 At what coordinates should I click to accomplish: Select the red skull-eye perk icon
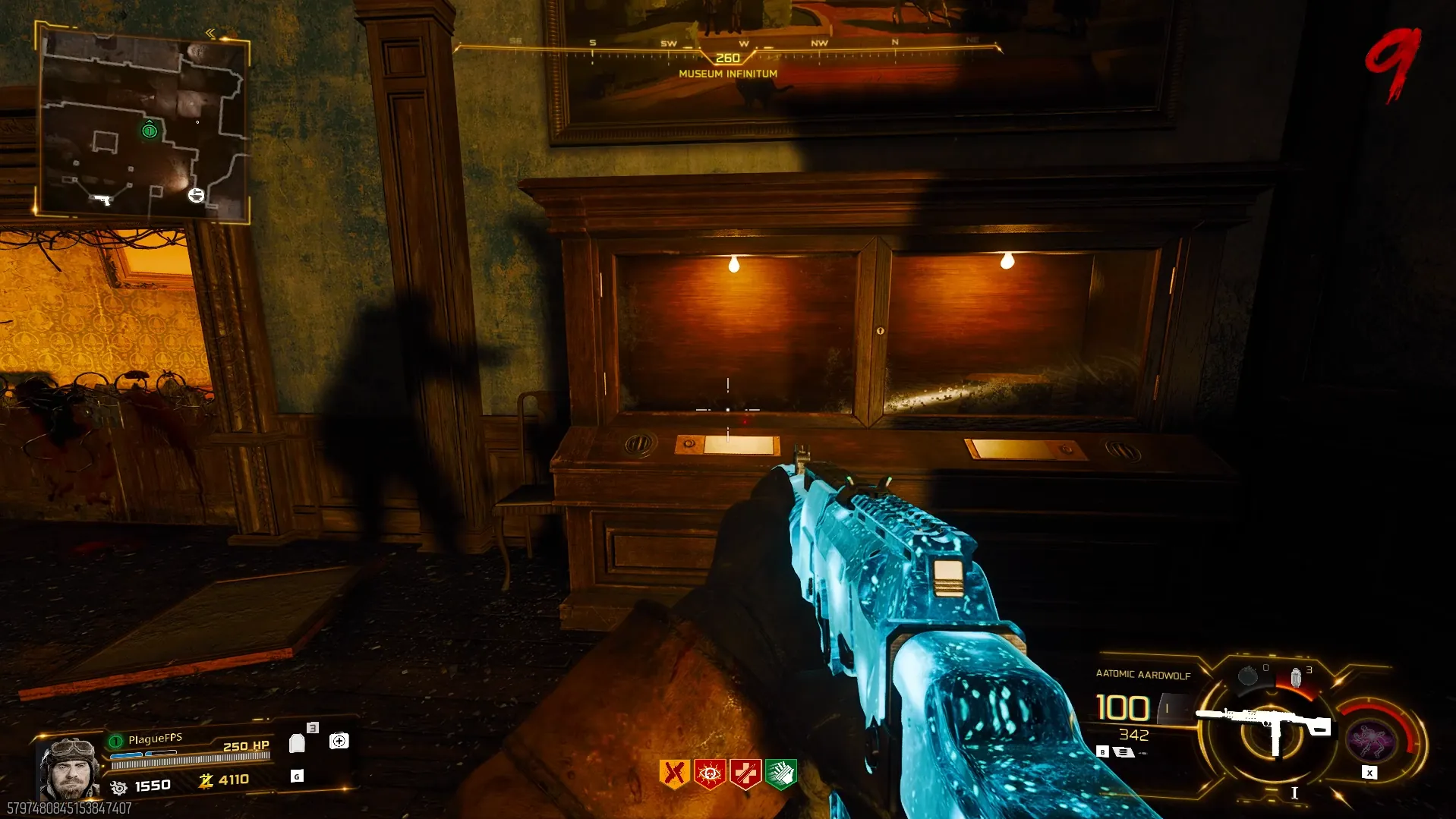point(710,774)
